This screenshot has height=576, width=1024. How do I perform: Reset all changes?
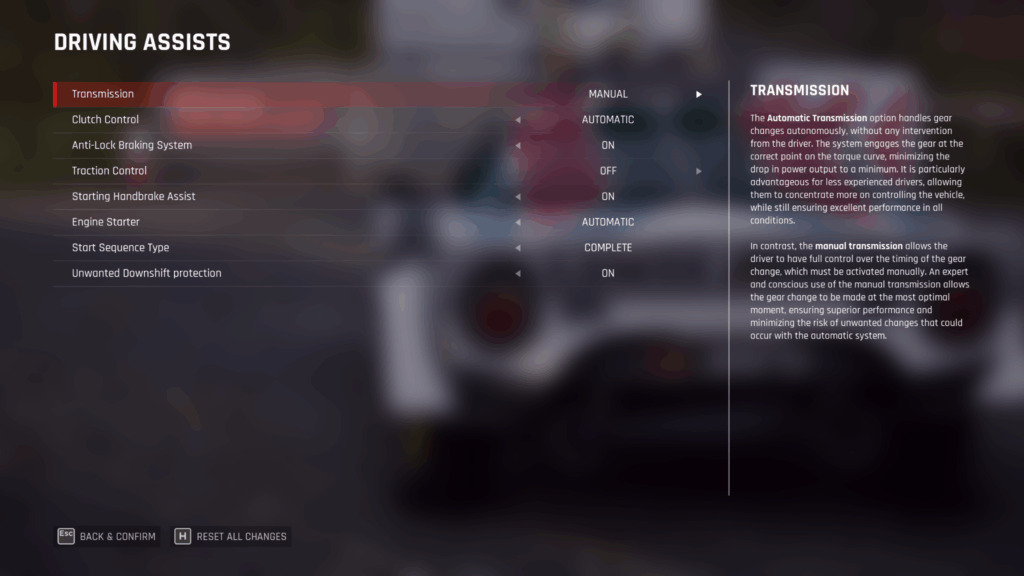click(x=231, y=537)
